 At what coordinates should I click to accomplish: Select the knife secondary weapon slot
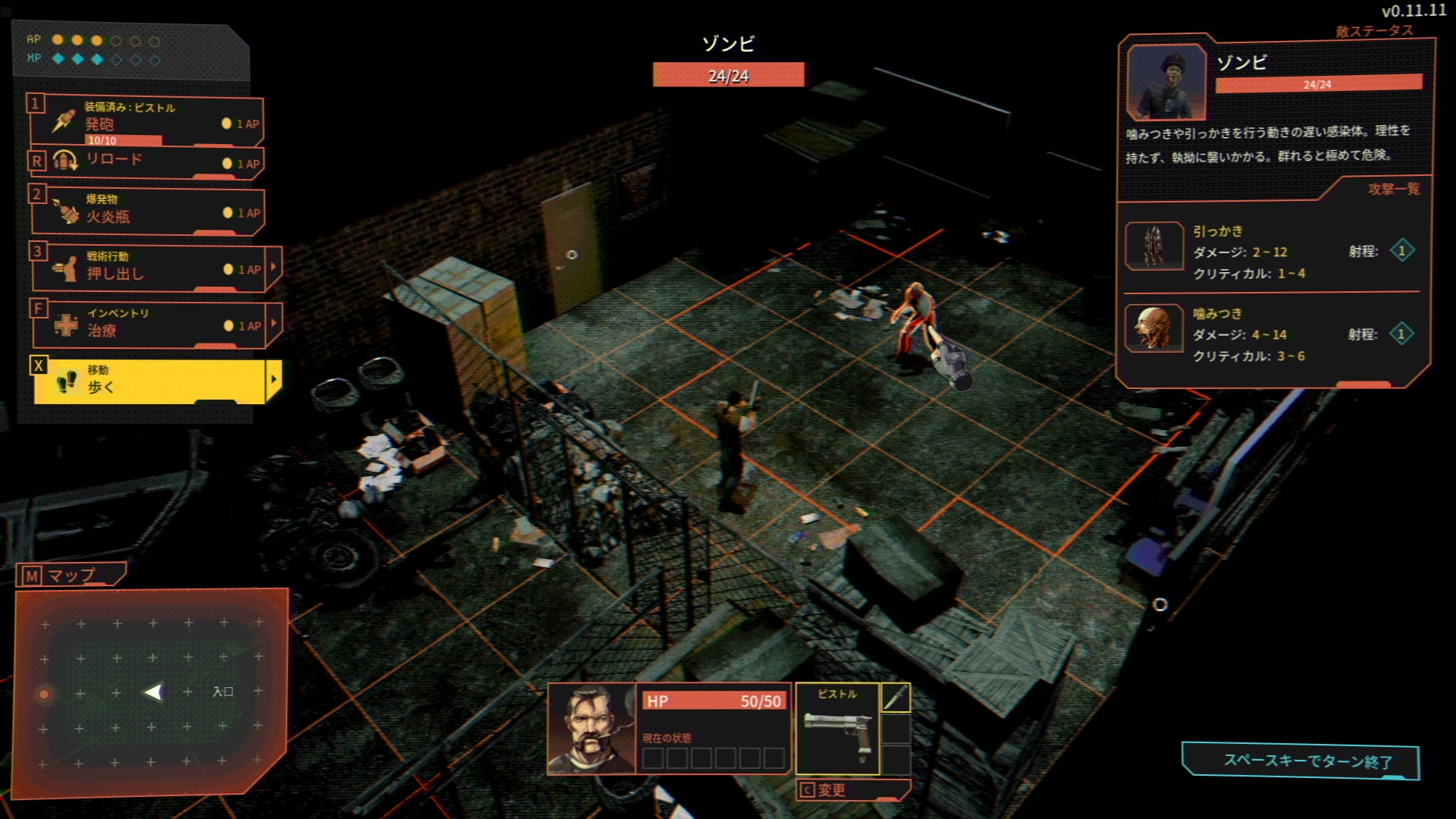[x=896, y=698]
